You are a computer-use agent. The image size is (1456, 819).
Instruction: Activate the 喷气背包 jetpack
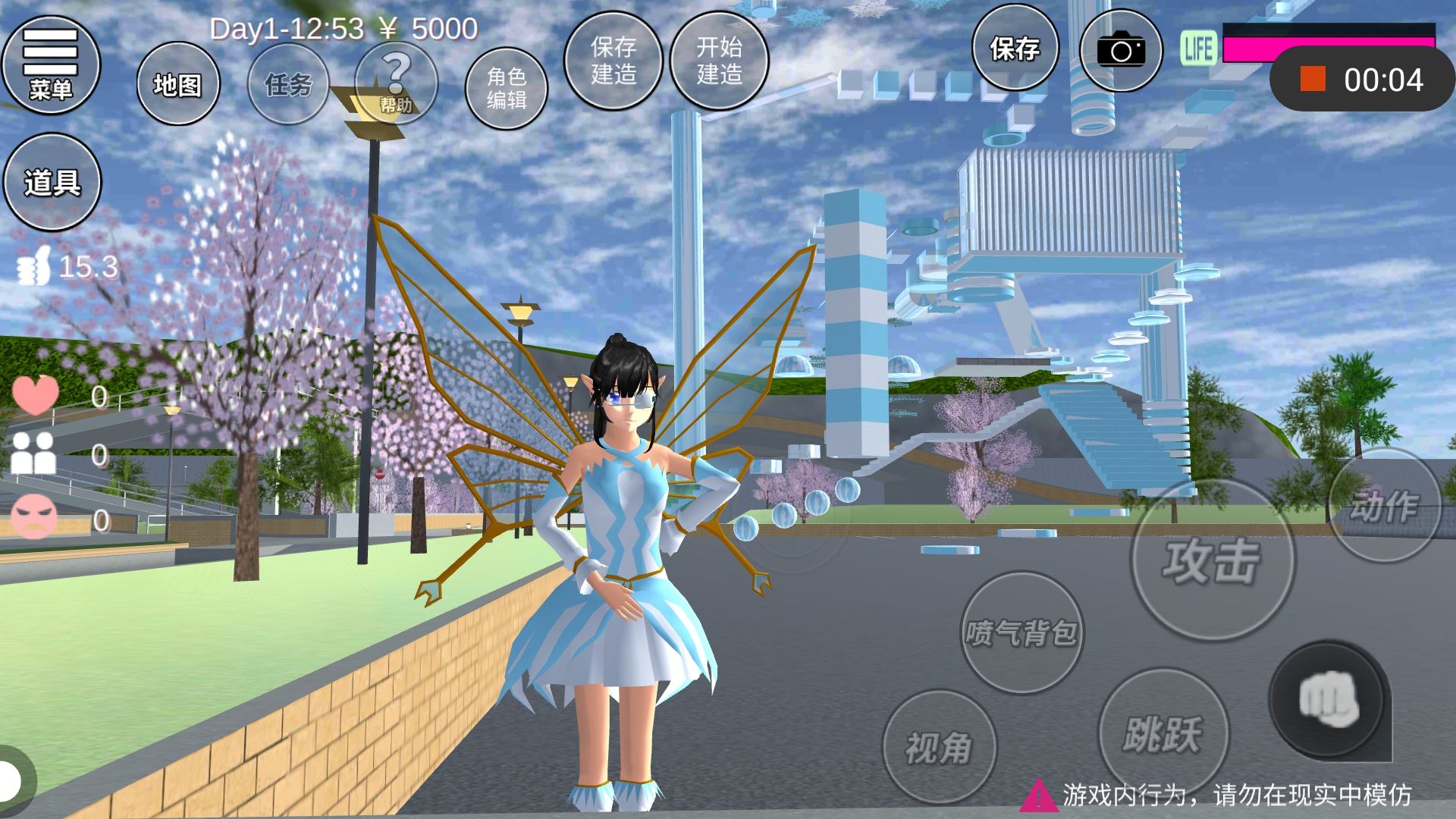[x=1021, y=632]
